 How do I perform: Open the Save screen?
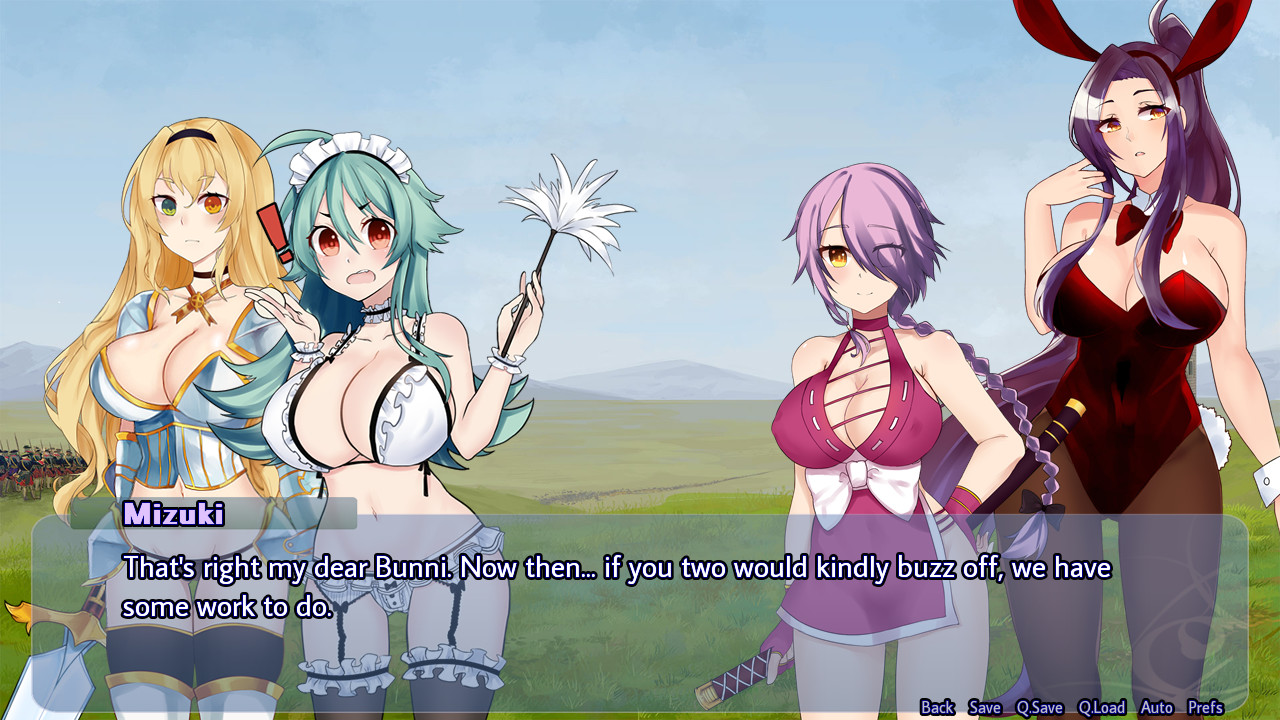click(x=984, y=707)
